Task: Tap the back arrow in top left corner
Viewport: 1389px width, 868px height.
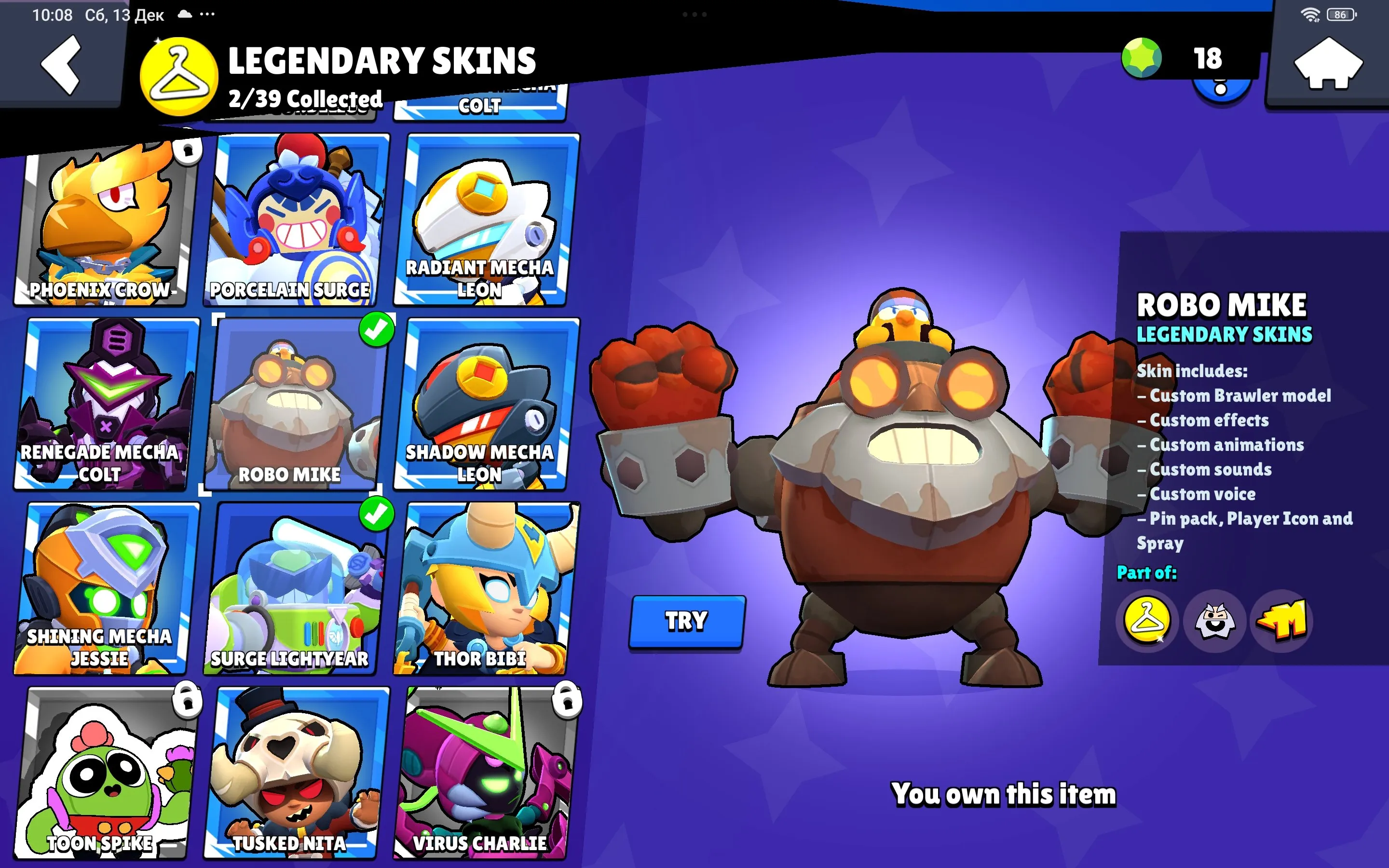Action: (60, 65)
